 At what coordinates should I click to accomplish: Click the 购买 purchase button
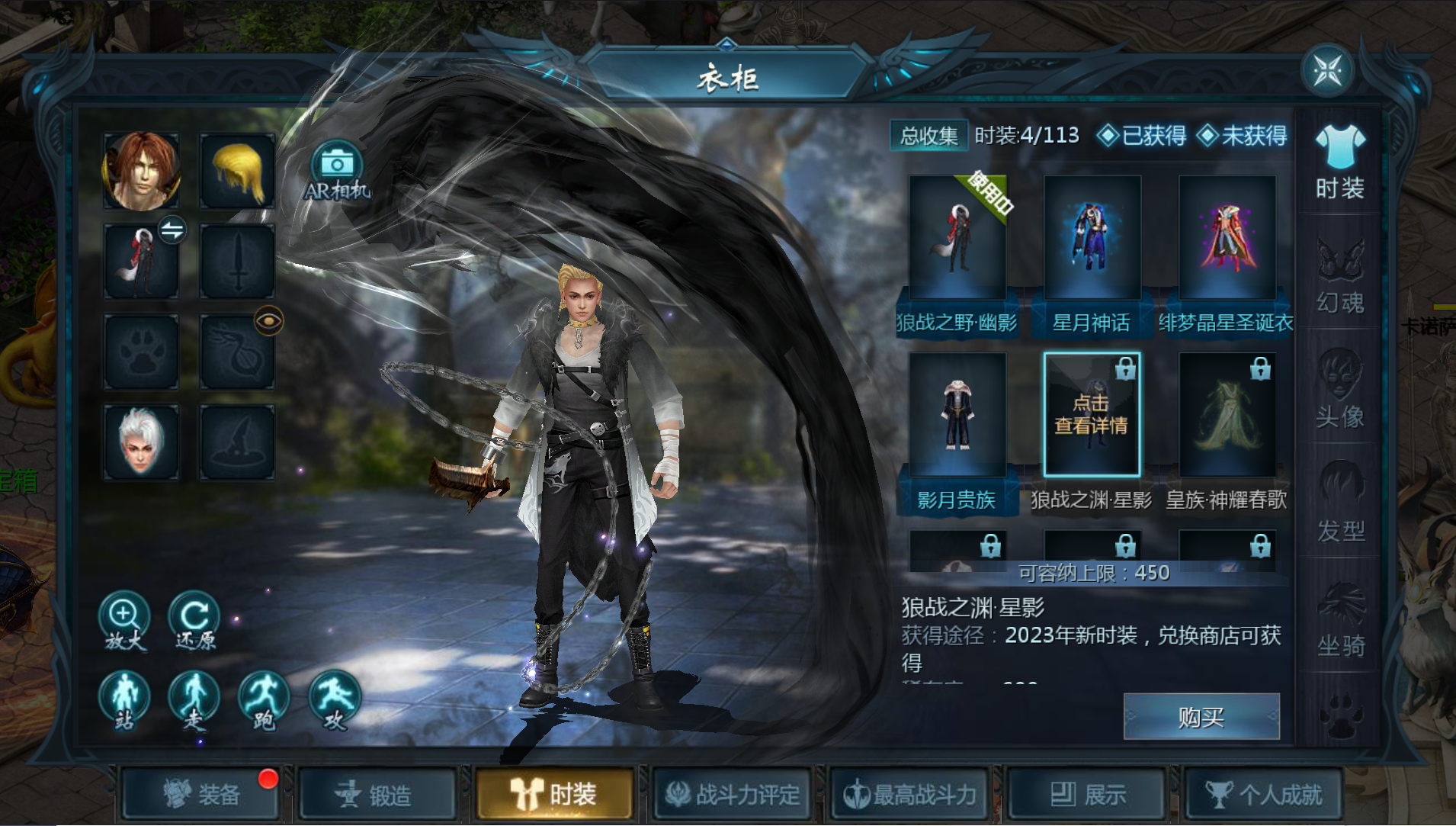[x=1201, y=717]
